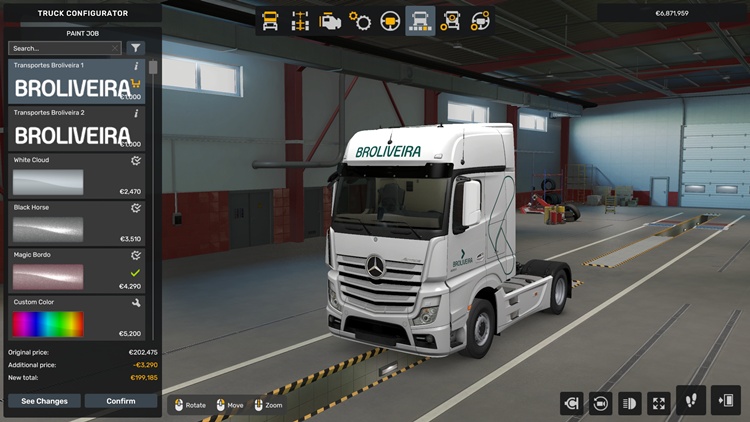Confirm the truck configuration
Screen dimensions: 750x422
121,401
